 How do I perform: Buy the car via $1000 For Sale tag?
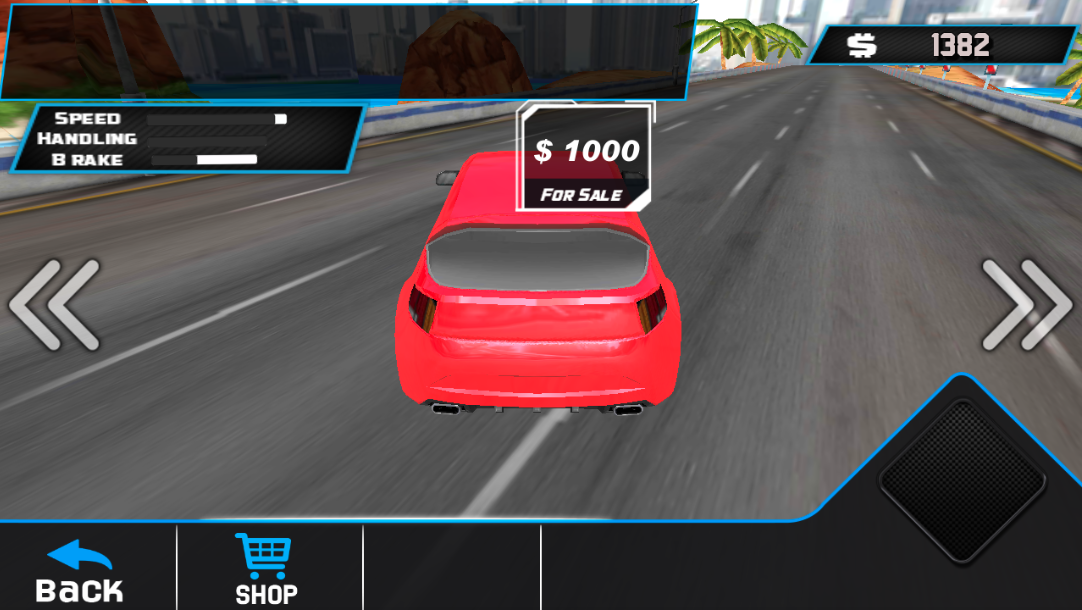tap(585, 160)
